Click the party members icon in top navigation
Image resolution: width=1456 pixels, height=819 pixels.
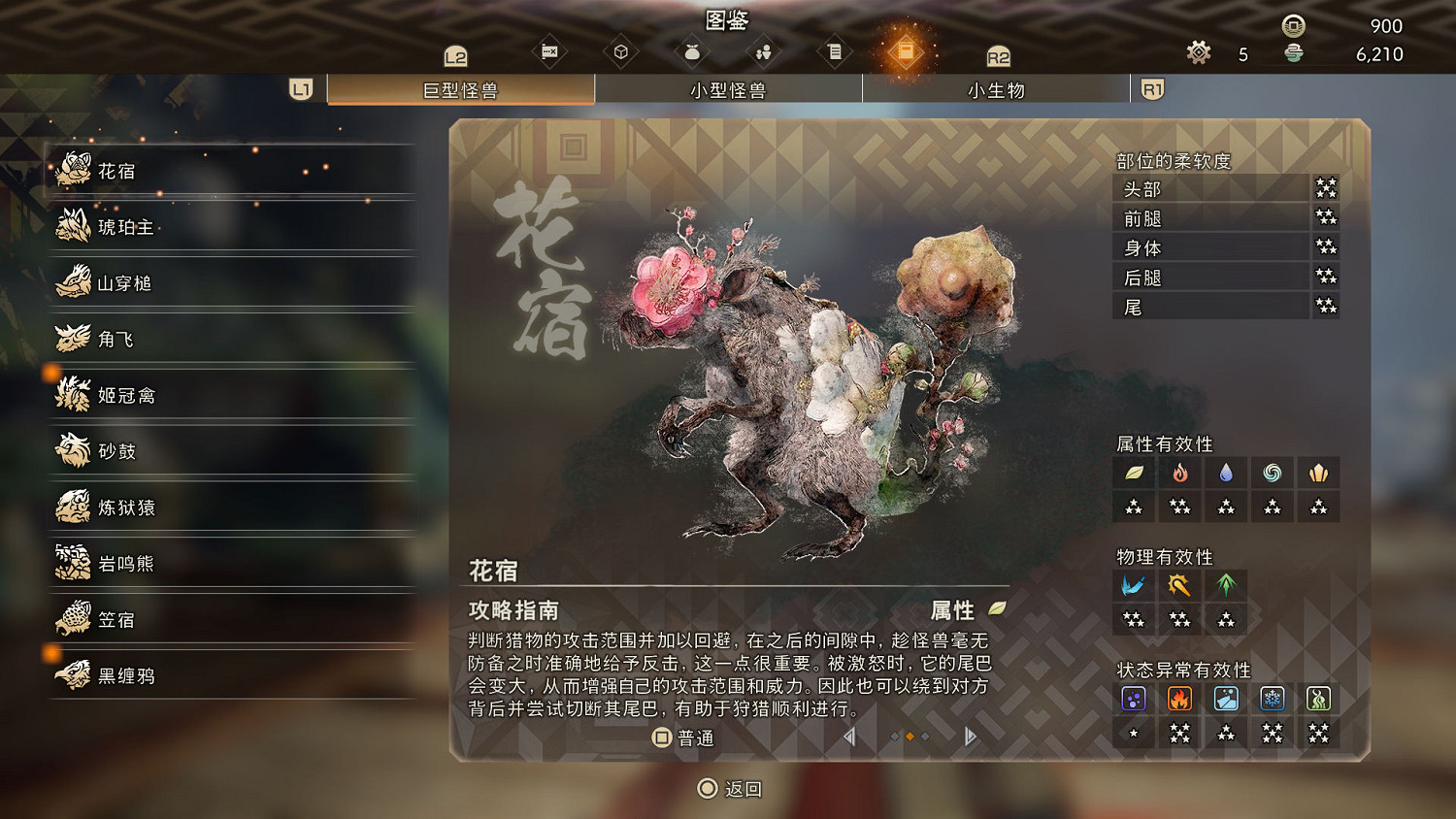pyautogui.click(x=764, y=51)
